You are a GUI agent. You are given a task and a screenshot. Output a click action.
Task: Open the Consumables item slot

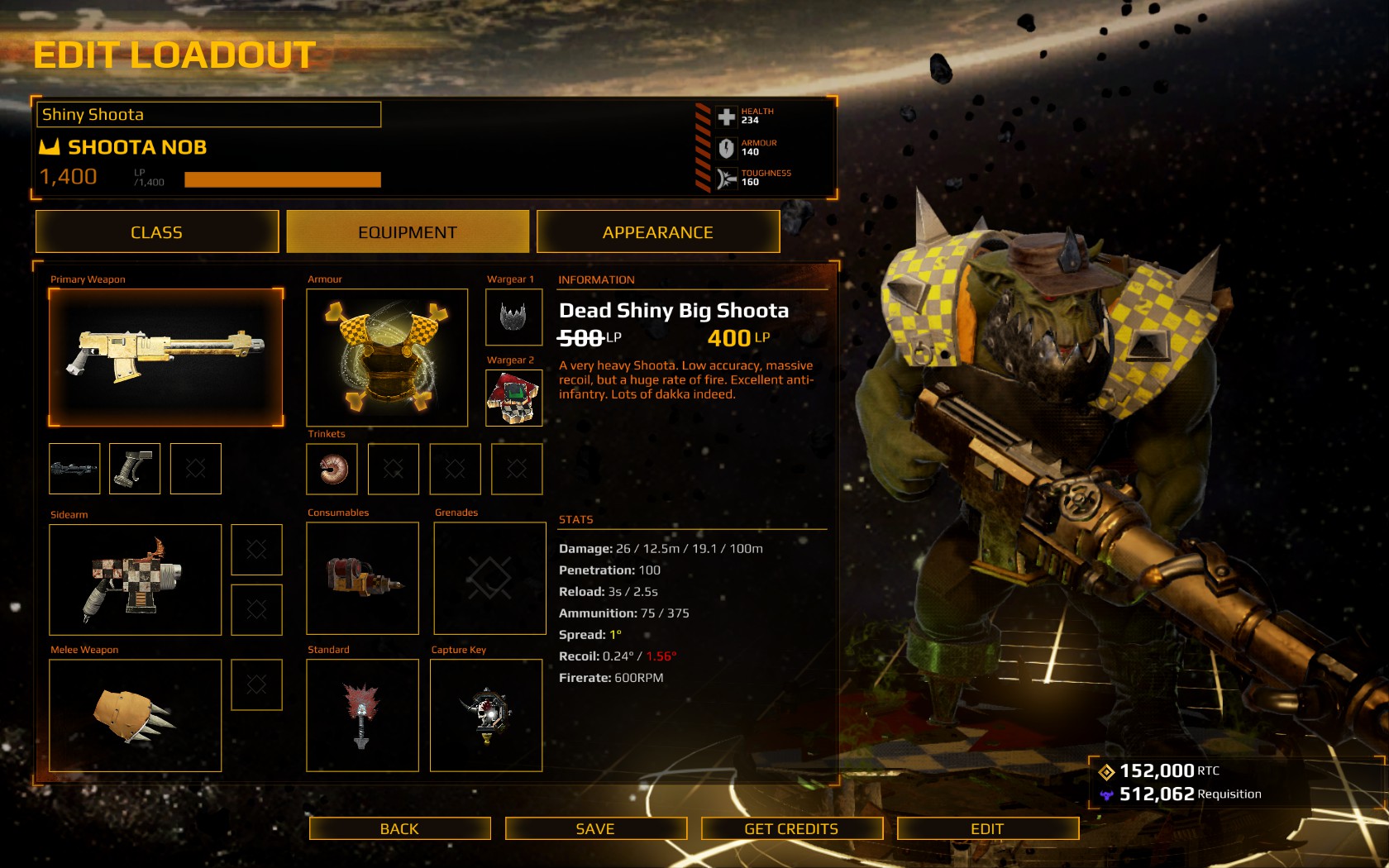(362, 579)
